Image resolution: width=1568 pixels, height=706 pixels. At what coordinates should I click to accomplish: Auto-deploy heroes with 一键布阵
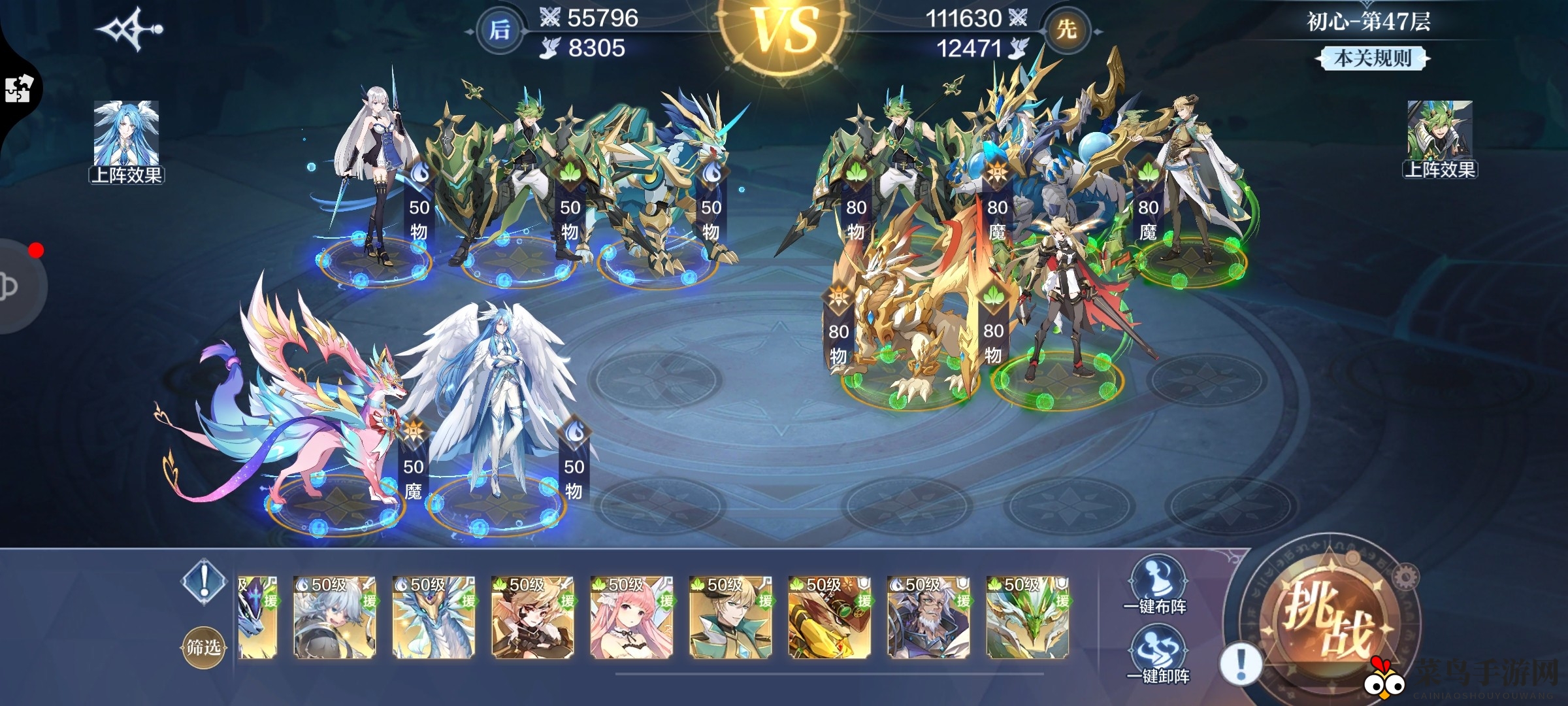click(x=1155, y=586)
